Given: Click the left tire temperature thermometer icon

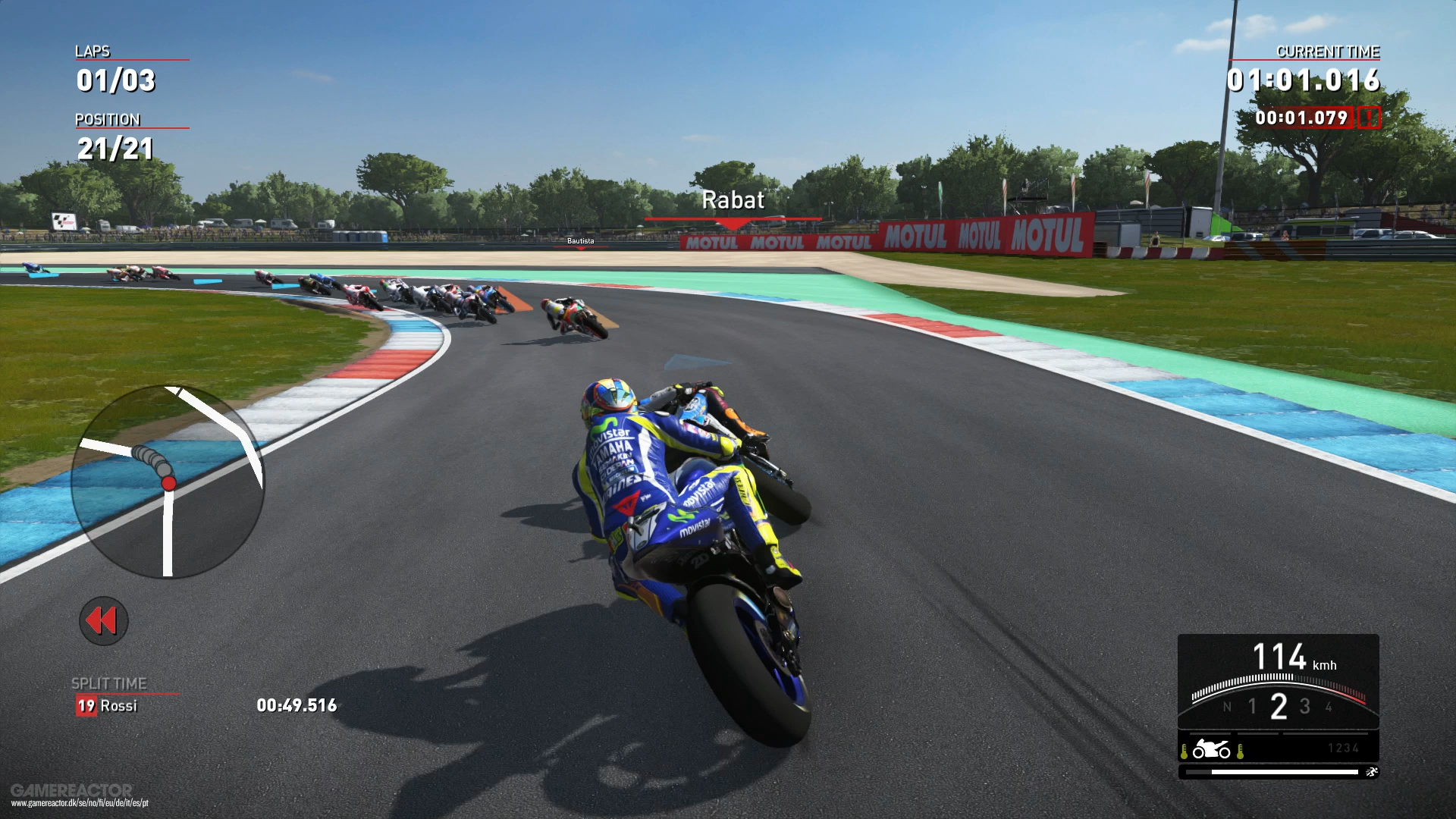Looking at the screenshot, I should tap(1185, 750).
